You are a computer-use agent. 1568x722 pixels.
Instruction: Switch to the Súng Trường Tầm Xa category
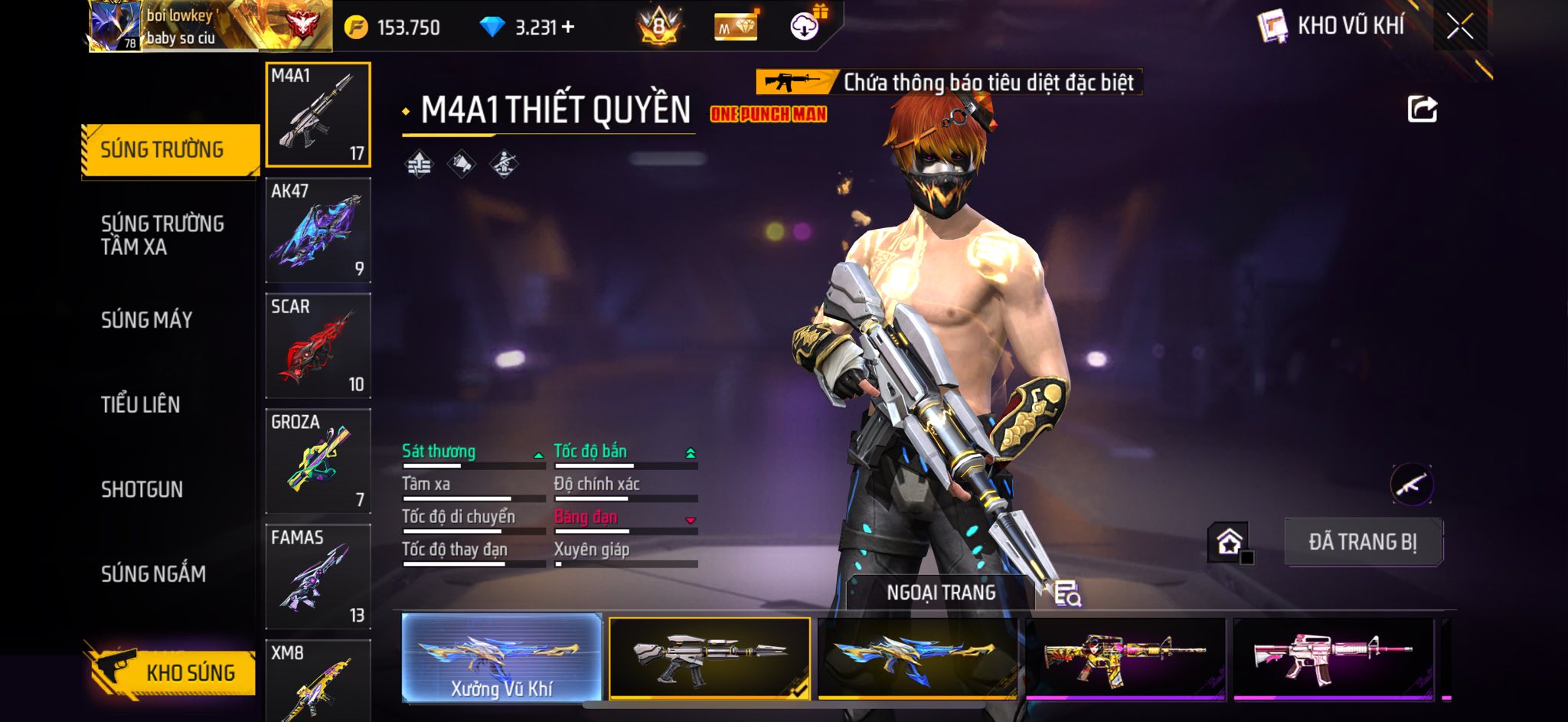coord(162,235)
